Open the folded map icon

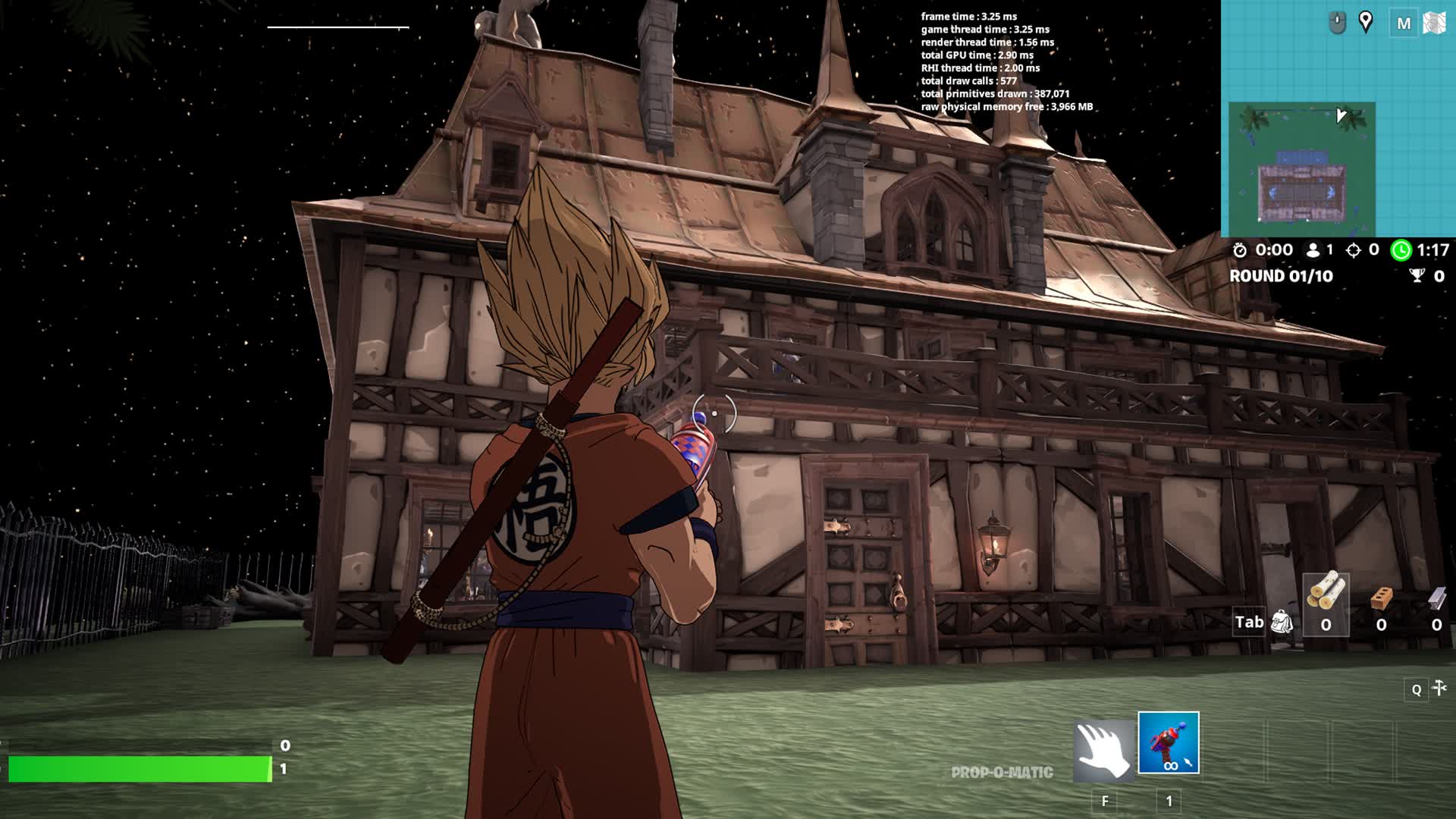[x=1434, y=24]
